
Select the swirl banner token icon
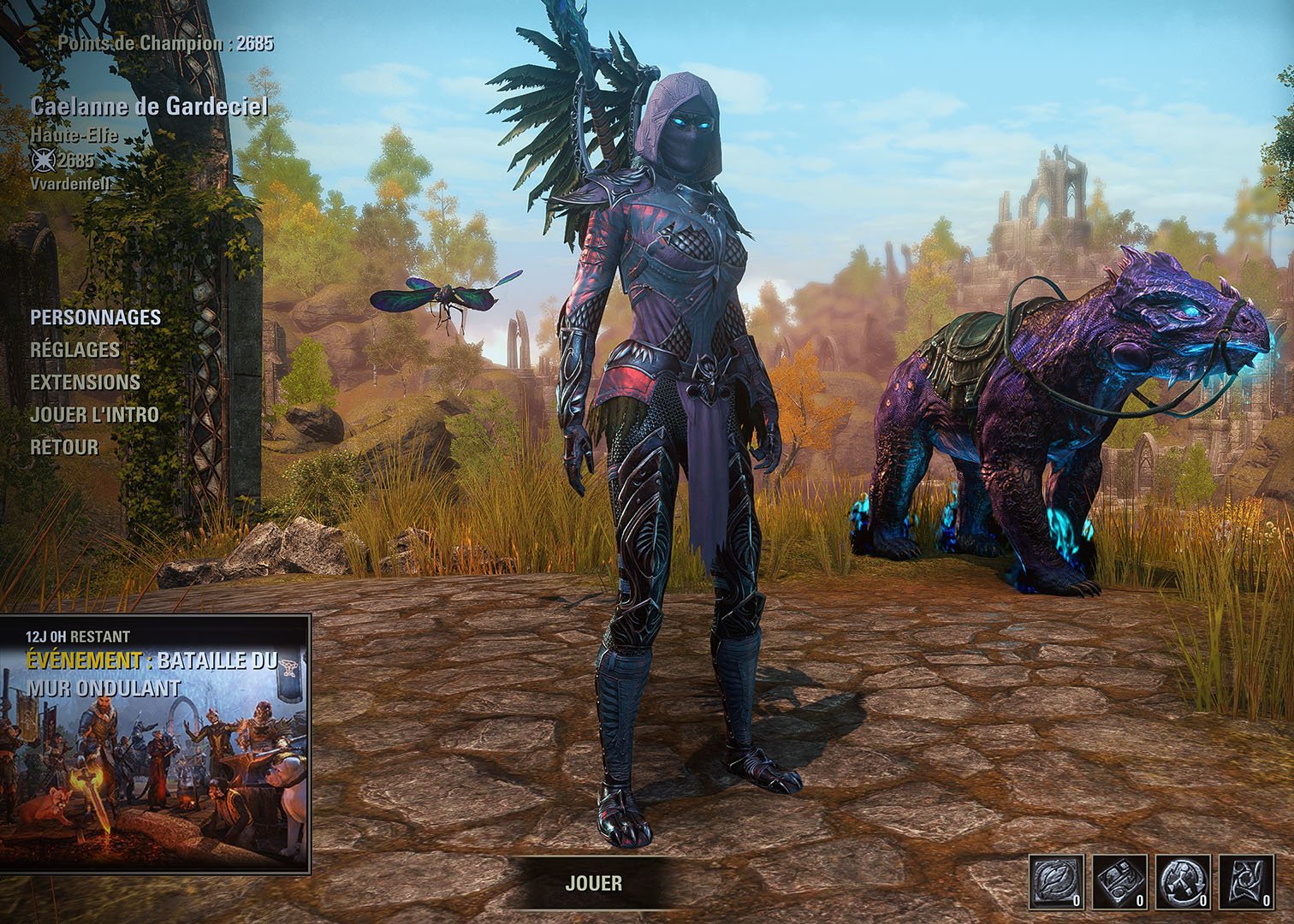pyautogui.click(x=1246, y=881)
